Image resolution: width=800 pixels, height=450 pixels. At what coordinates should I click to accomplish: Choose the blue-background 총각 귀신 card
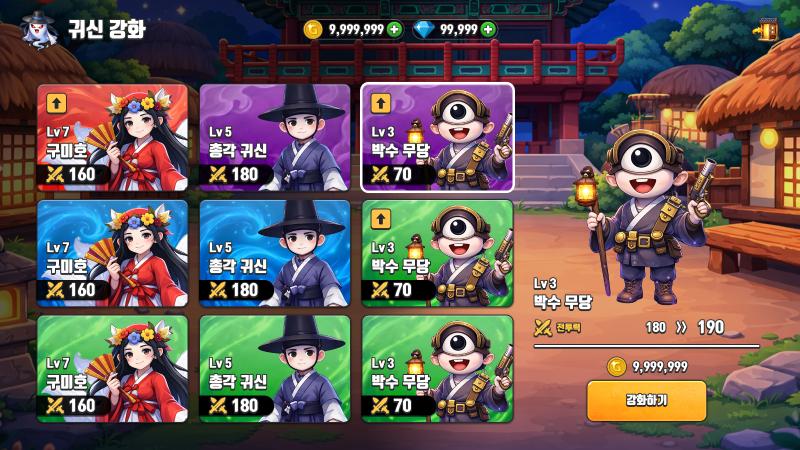(x=275, y=254)
